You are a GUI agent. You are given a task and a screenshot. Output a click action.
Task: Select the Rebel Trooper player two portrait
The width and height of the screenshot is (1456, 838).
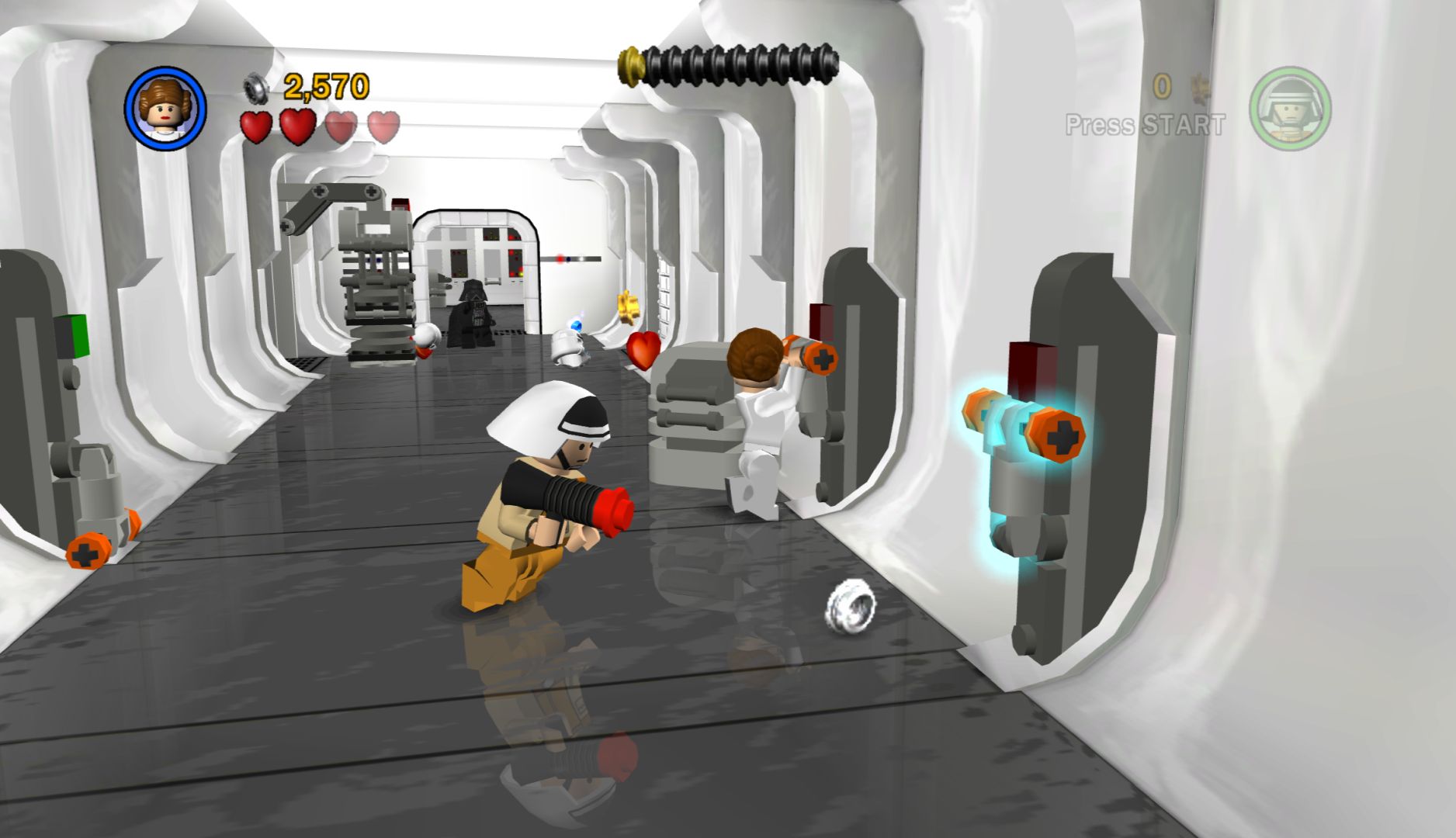[x=1289, y=109]
